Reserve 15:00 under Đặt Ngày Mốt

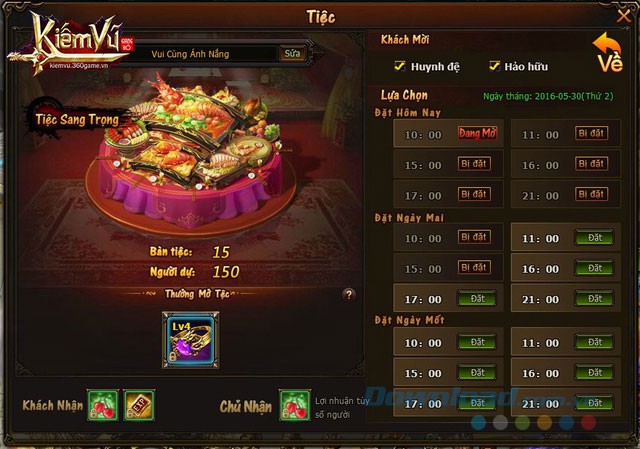(x=474, y=373)
